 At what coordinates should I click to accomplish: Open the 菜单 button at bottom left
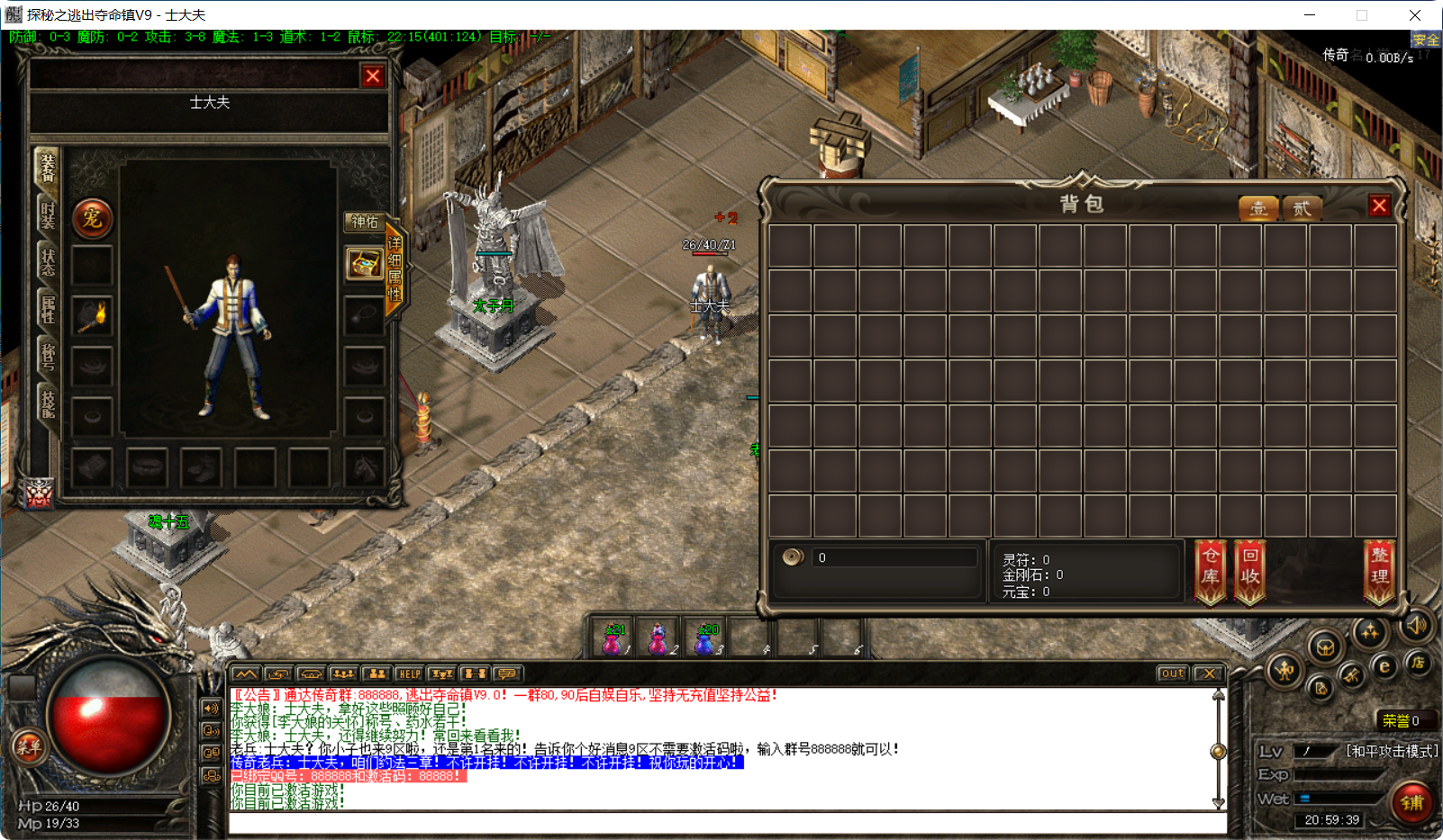click(29, 747)
